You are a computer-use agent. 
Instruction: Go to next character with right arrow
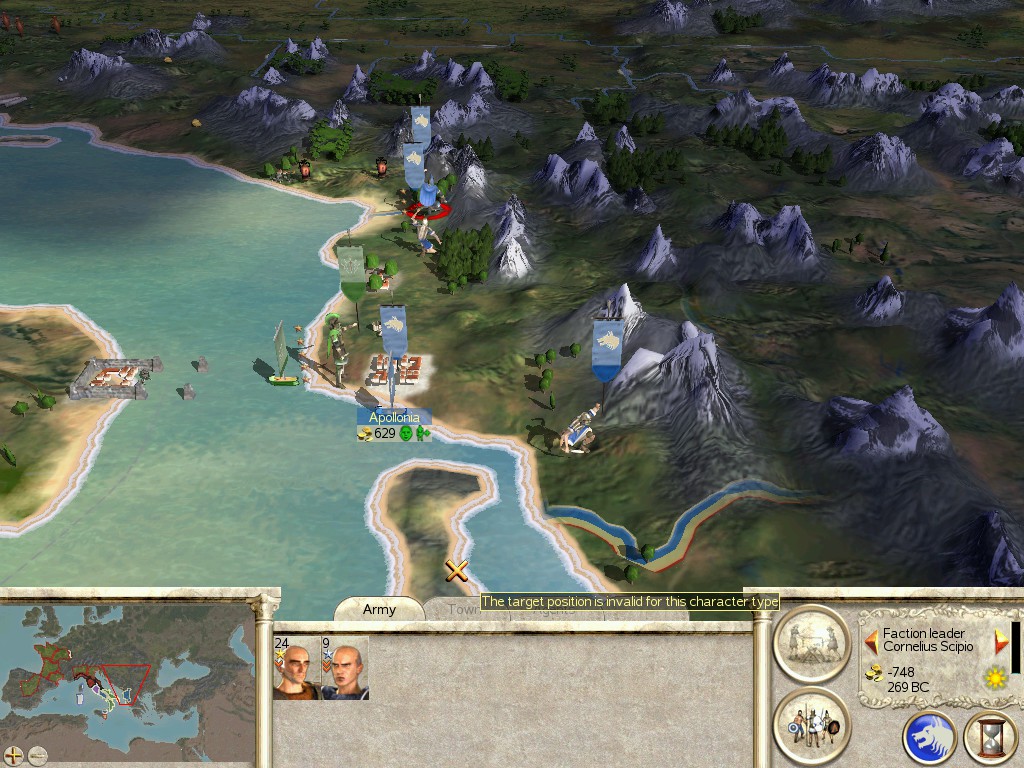click(x=1001, y=640)
